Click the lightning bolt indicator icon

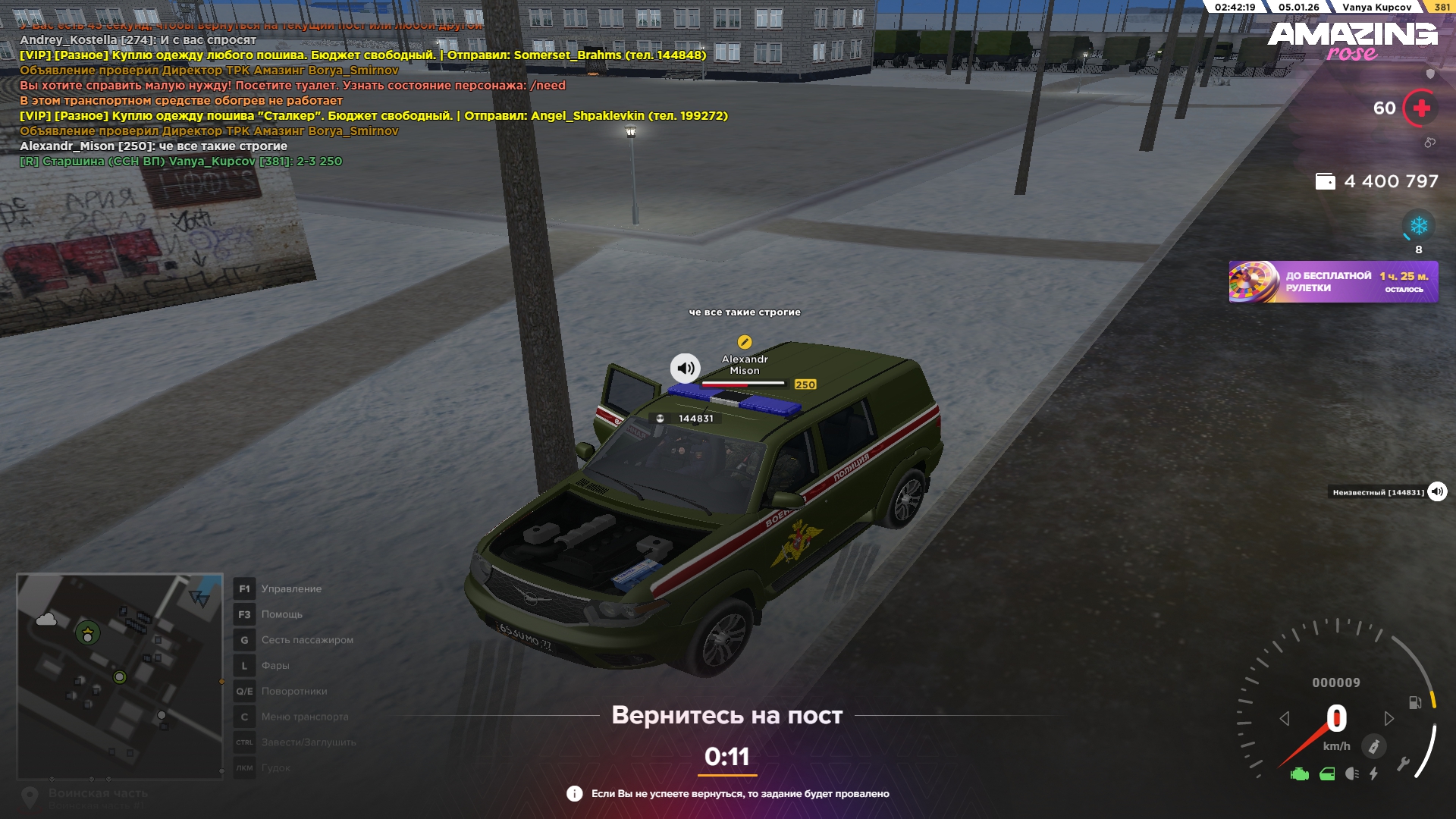click(1374, 774)
